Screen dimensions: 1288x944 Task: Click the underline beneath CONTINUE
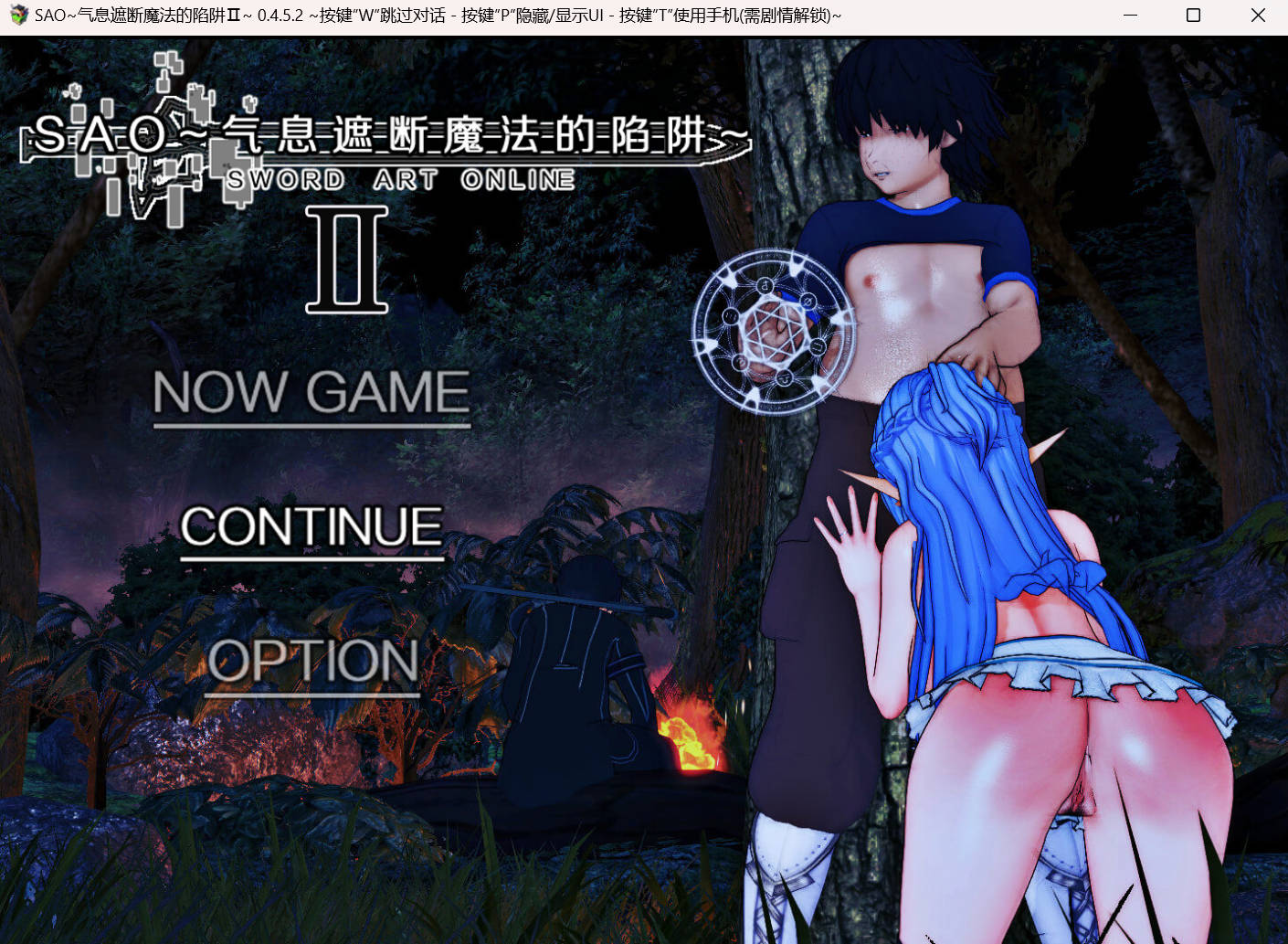[311, 557]
